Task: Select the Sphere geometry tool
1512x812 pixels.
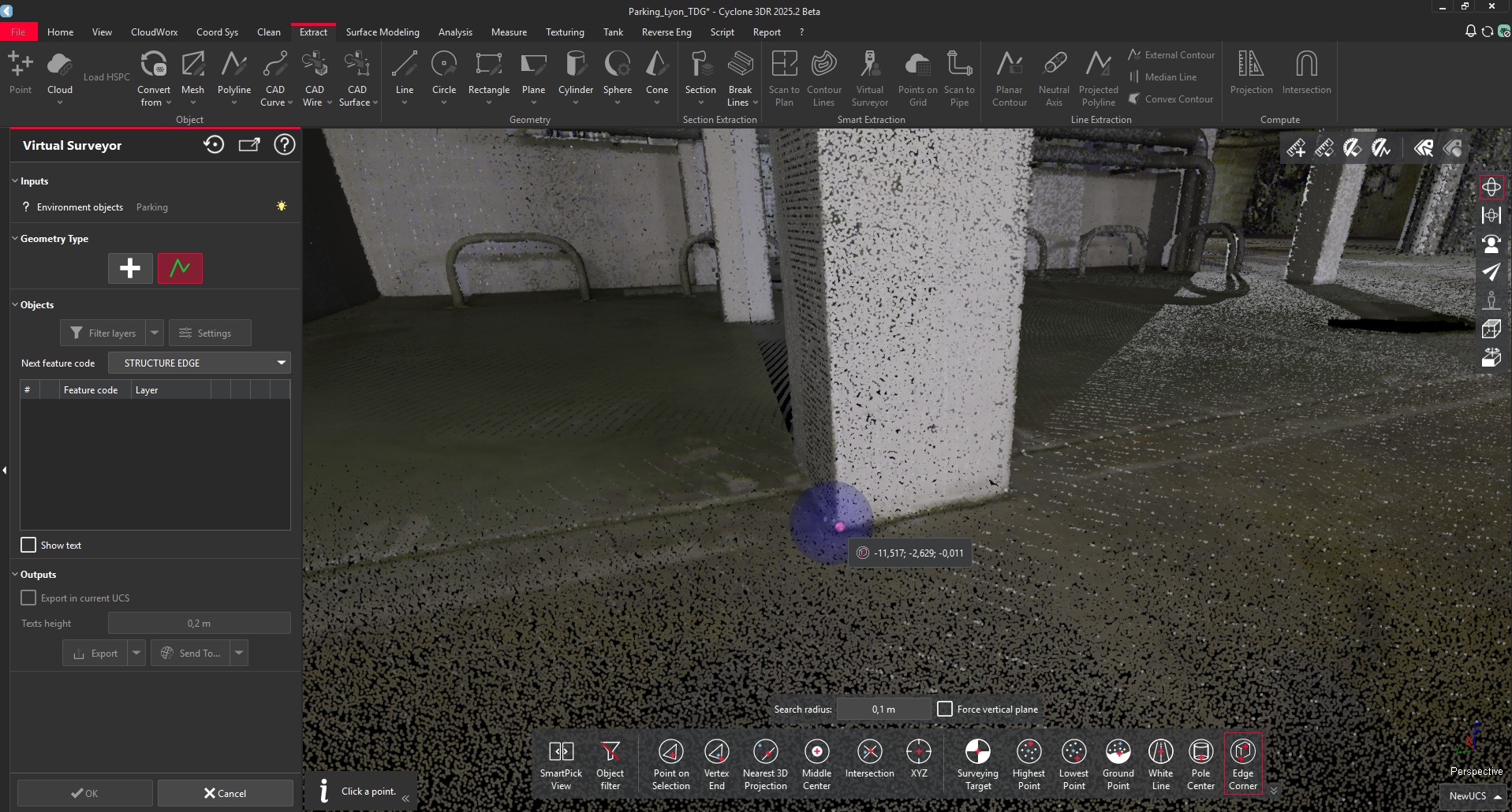Action: point(617,76)
